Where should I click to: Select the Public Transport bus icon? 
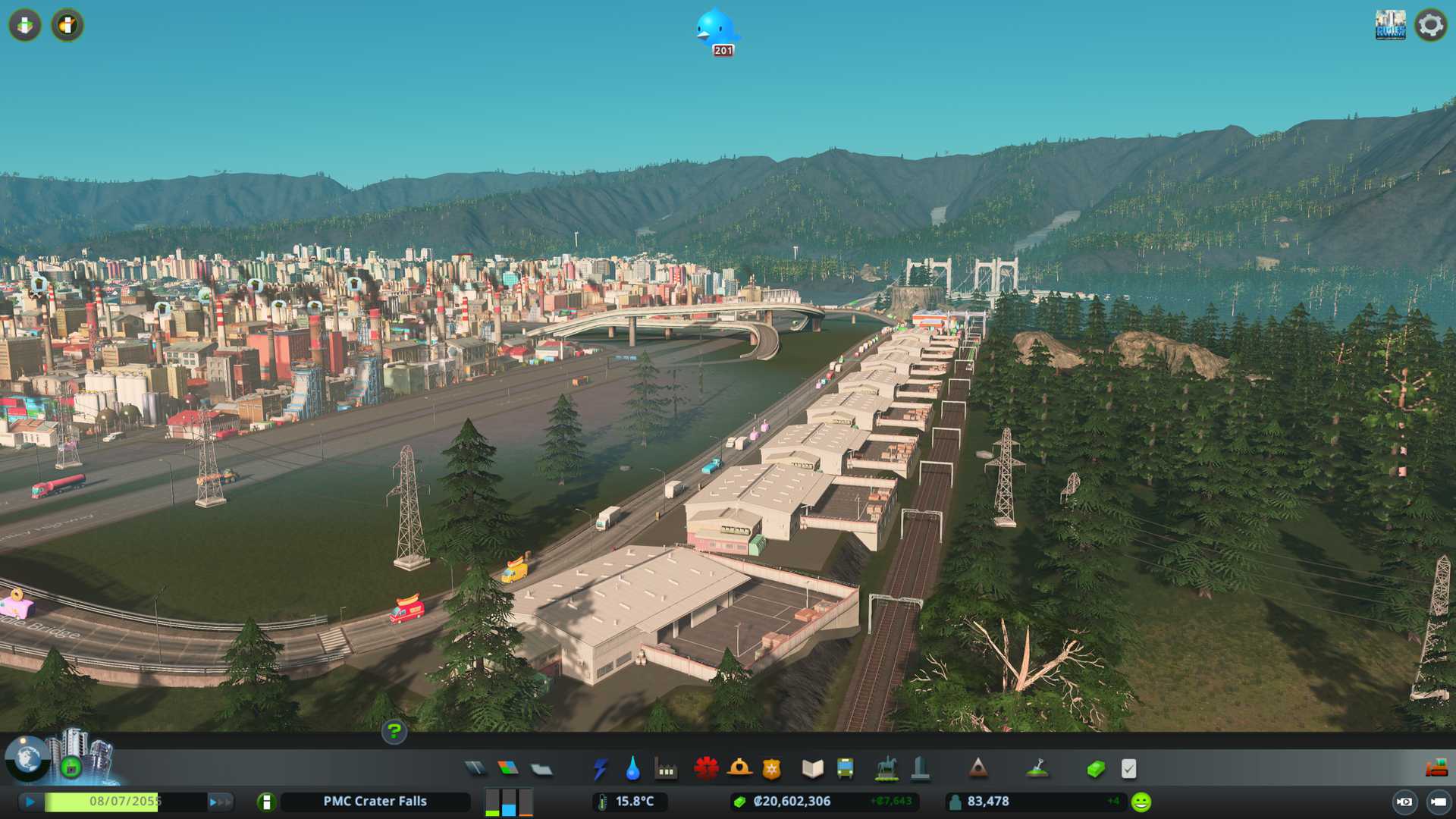click(x=846, y=769)
